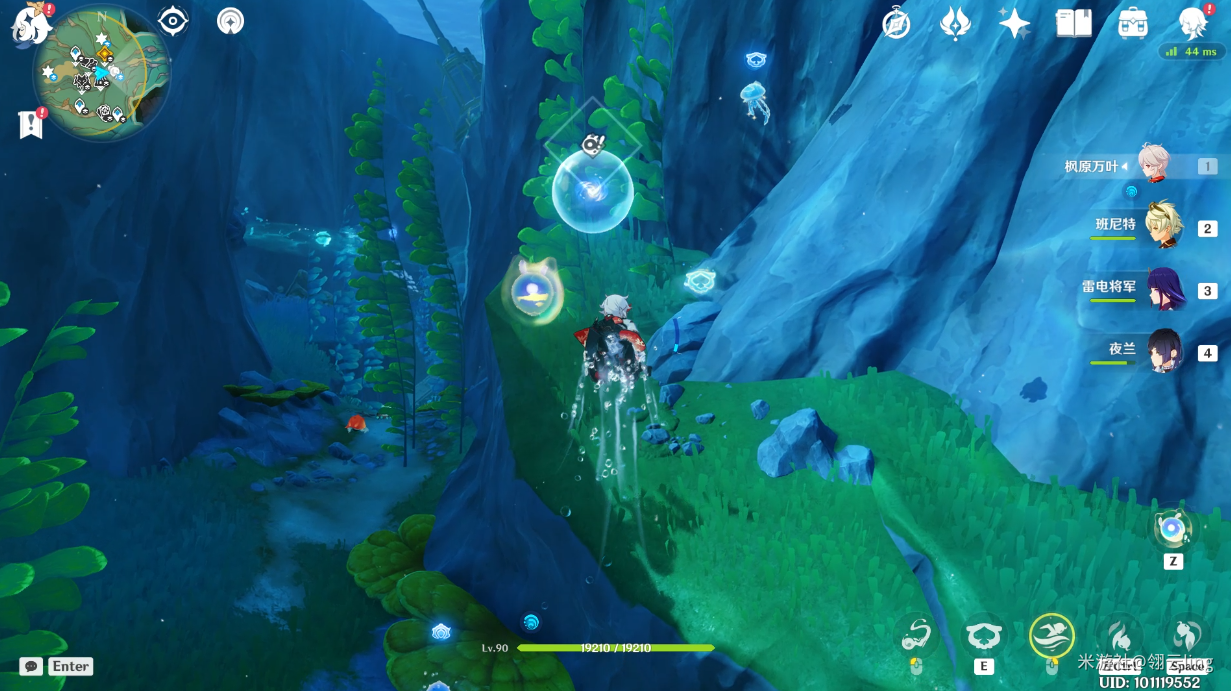Toggle the eye-shaped elemental sight icon

coord(173,20)
